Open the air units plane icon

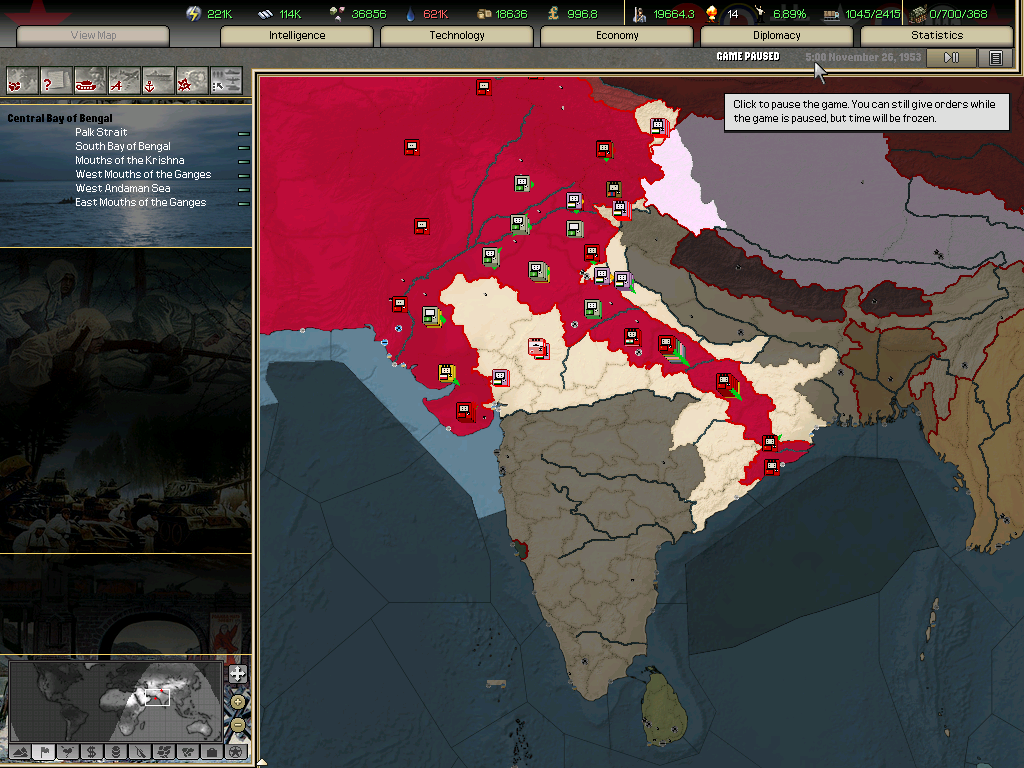[x=124, y=78]
